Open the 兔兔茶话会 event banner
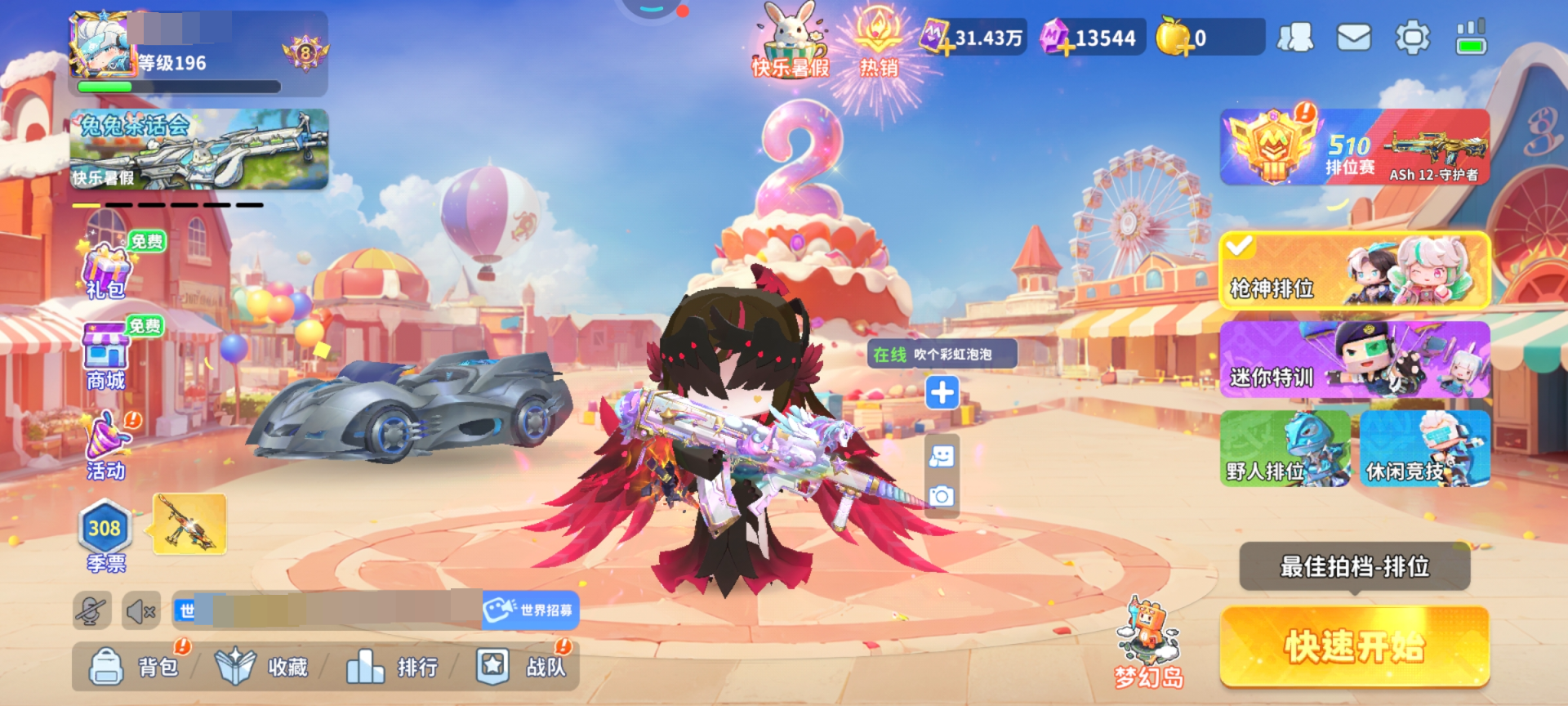This screenshot has height=706, width=1568. coord(198,150)
